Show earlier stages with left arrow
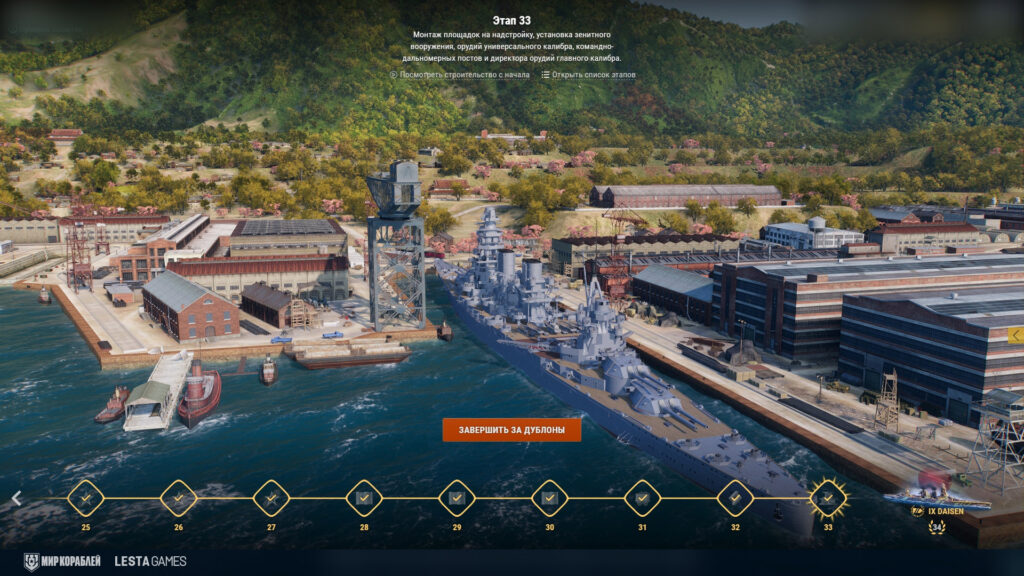This screenshot has width=1024, height=576. tap(16, 498)
